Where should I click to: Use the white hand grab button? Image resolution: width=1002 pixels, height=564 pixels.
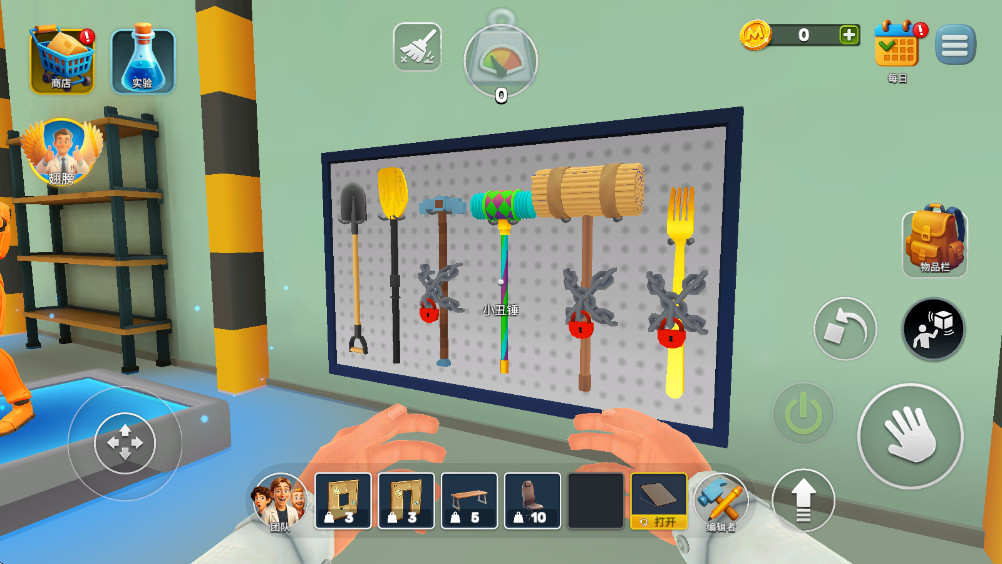pyautogui.click(x=910, y=435)
